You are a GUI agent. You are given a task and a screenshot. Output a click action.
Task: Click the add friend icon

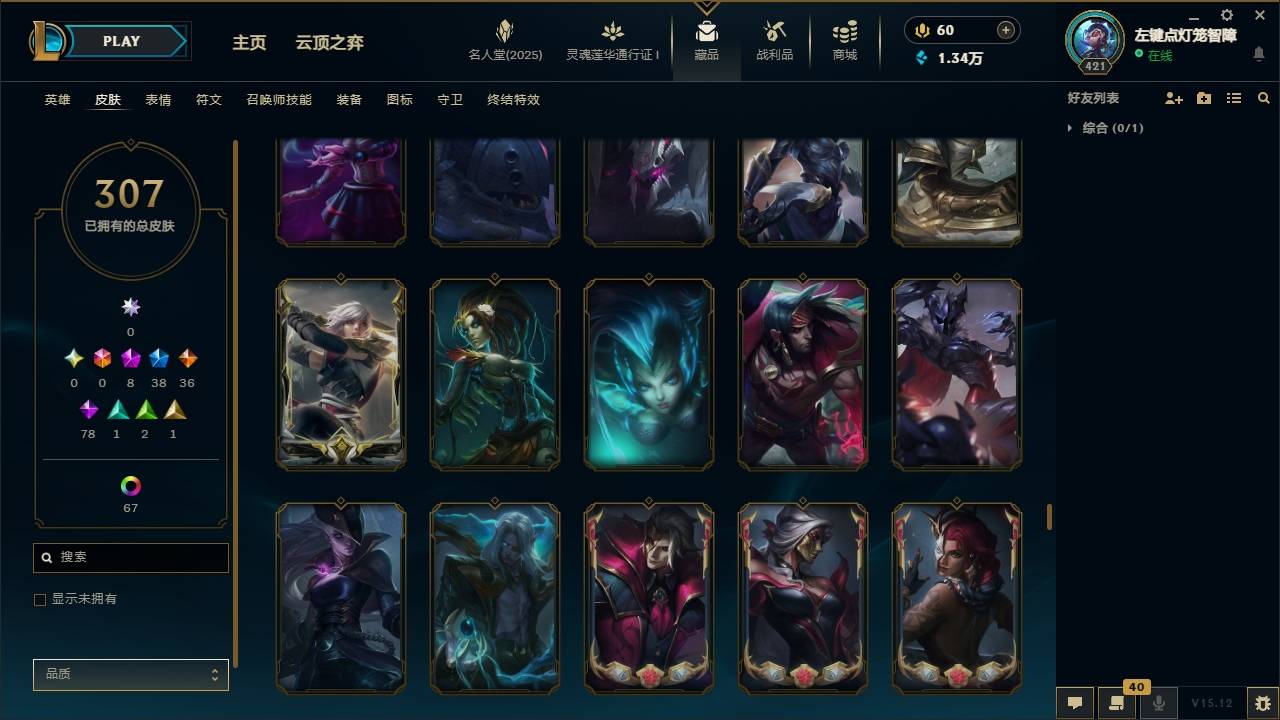click(1171, 98)
